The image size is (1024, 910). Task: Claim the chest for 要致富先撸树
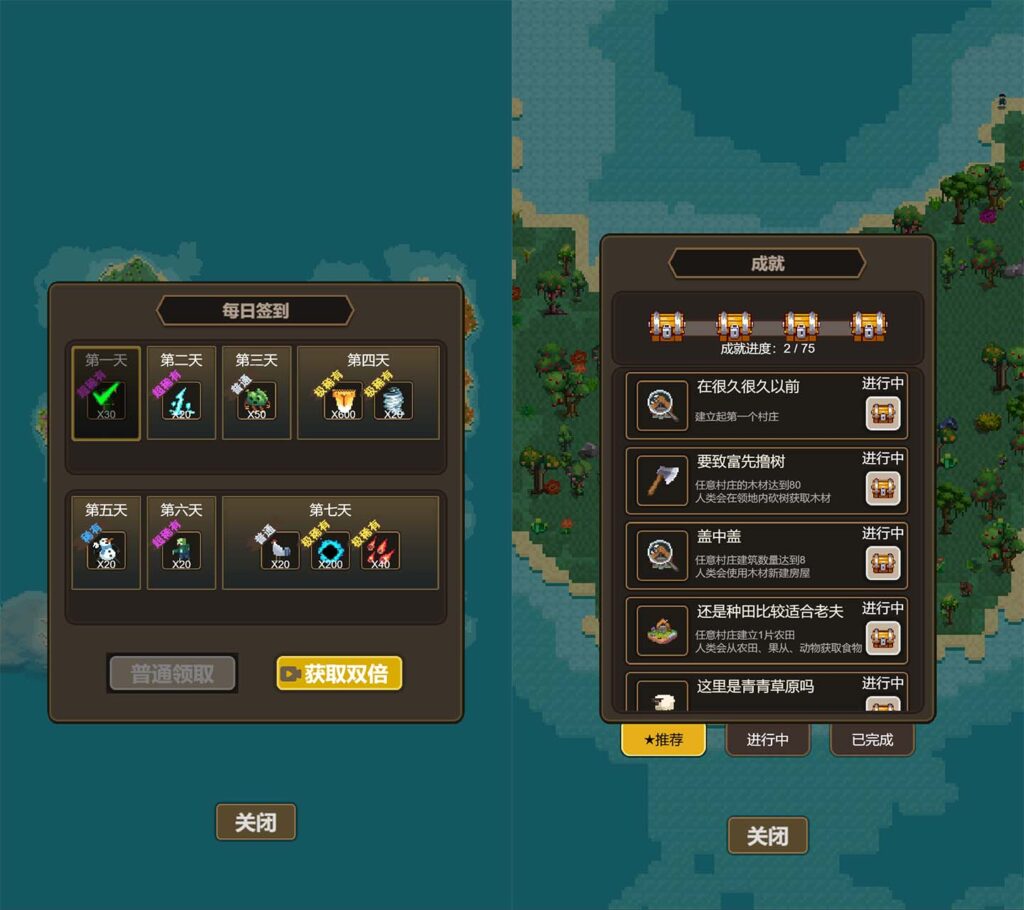point(883,488)
